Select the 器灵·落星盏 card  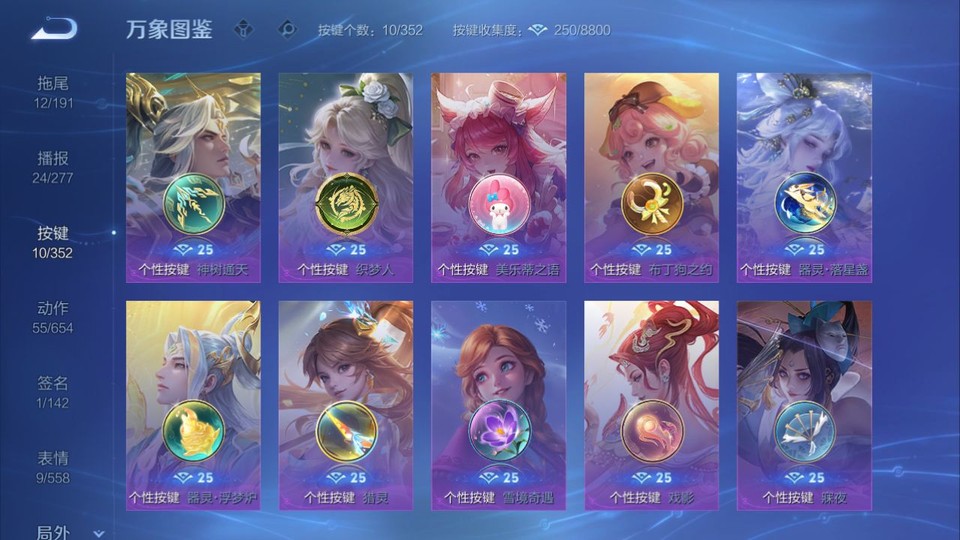(x=804, y=177)
